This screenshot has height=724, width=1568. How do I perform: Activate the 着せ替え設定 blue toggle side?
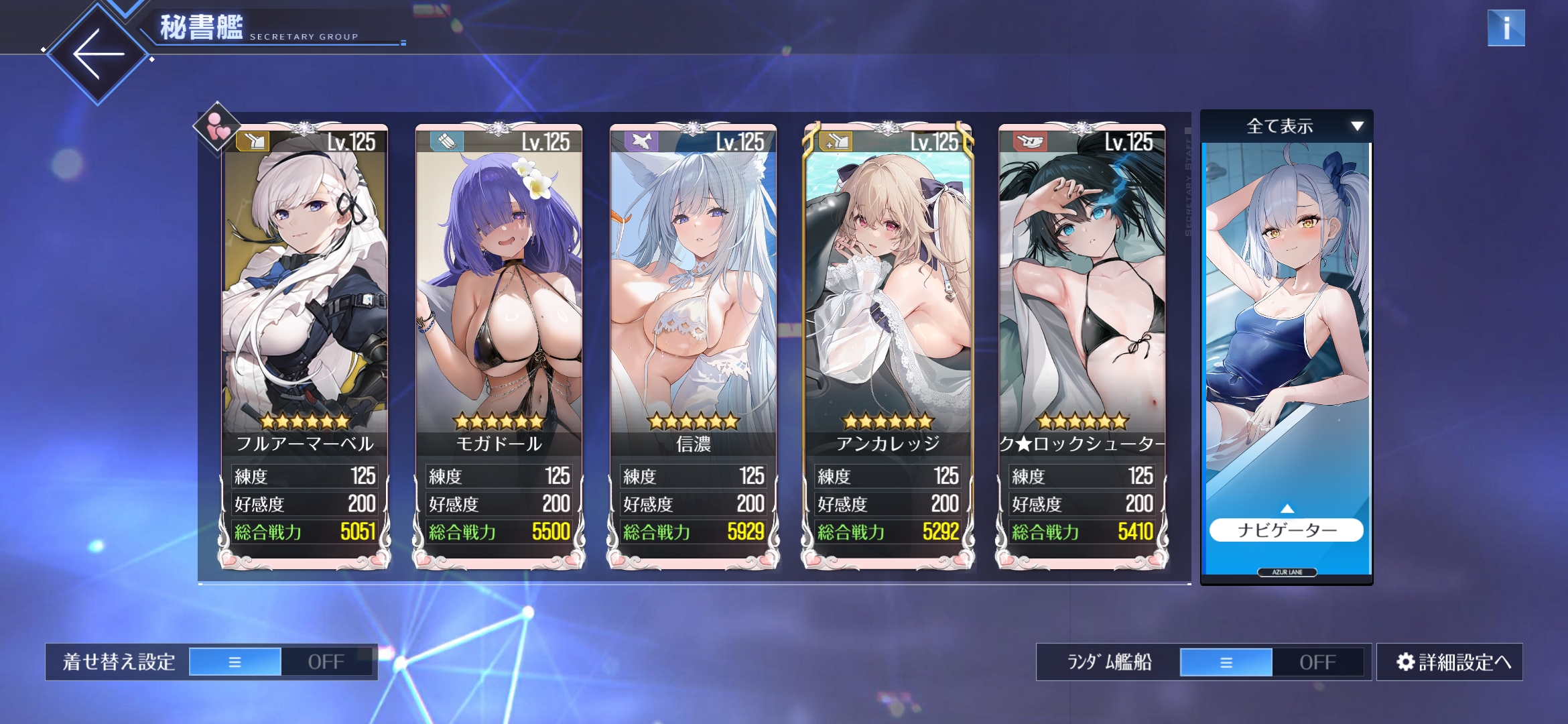click(235, 662)
